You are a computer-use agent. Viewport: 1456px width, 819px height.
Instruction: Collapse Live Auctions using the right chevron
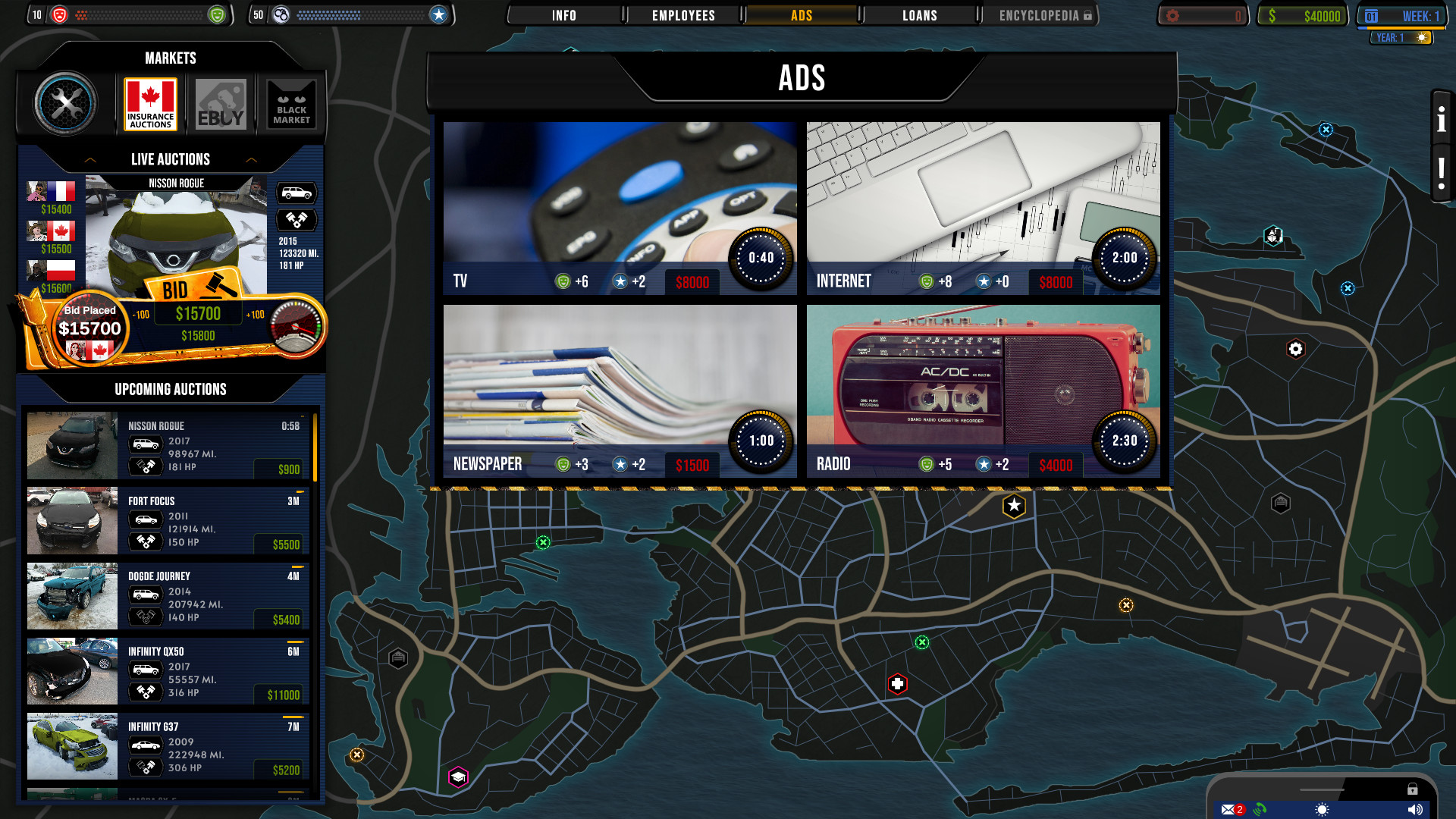tap(251, 159)
